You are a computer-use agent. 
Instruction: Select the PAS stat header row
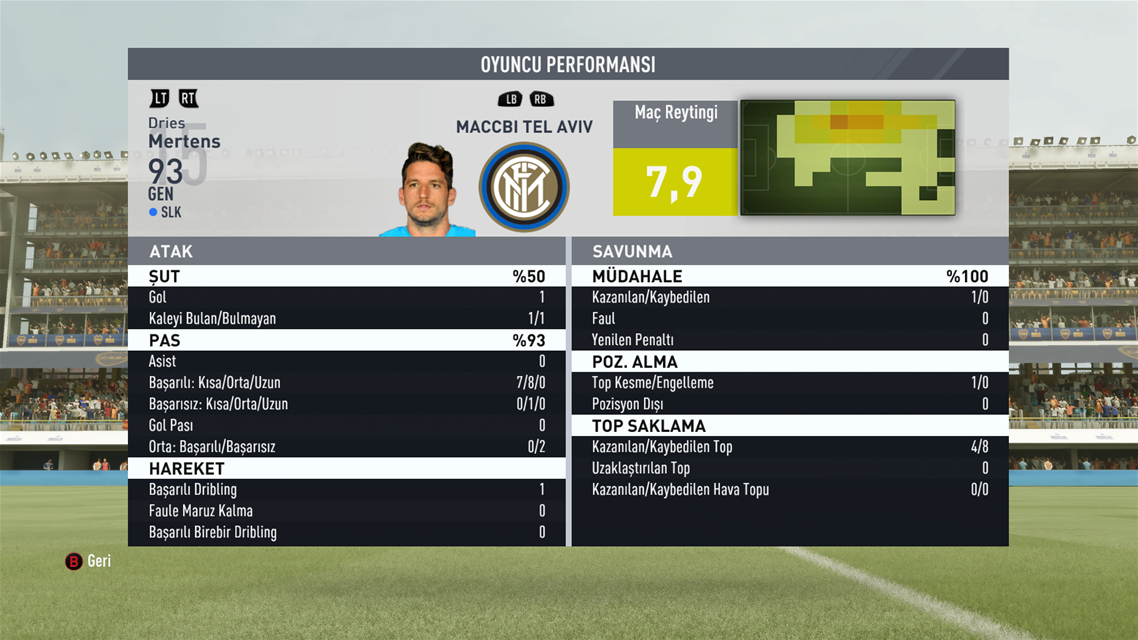point(346,340)
